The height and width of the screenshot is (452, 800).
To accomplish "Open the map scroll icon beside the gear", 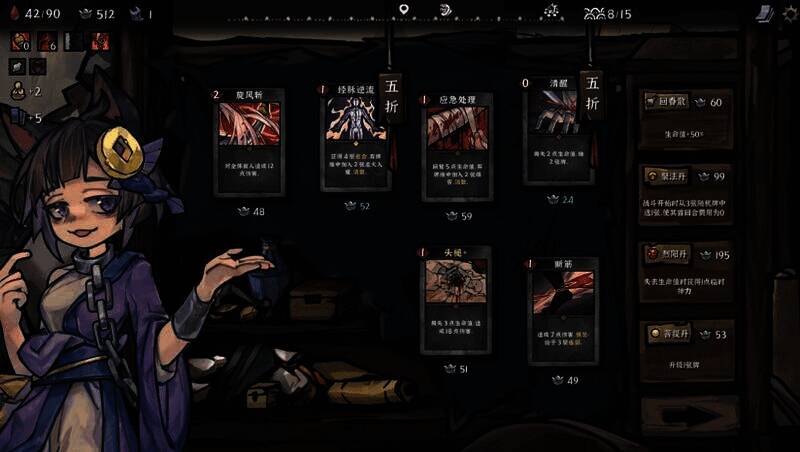I will [763, 13].
